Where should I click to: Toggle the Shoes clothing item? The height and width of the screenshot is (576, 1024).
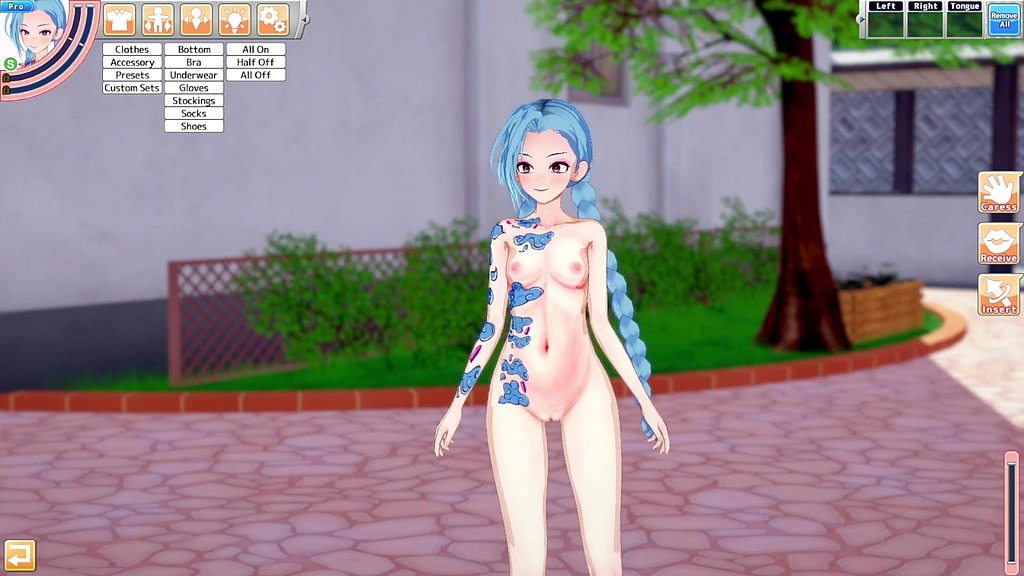pos(194,127)
